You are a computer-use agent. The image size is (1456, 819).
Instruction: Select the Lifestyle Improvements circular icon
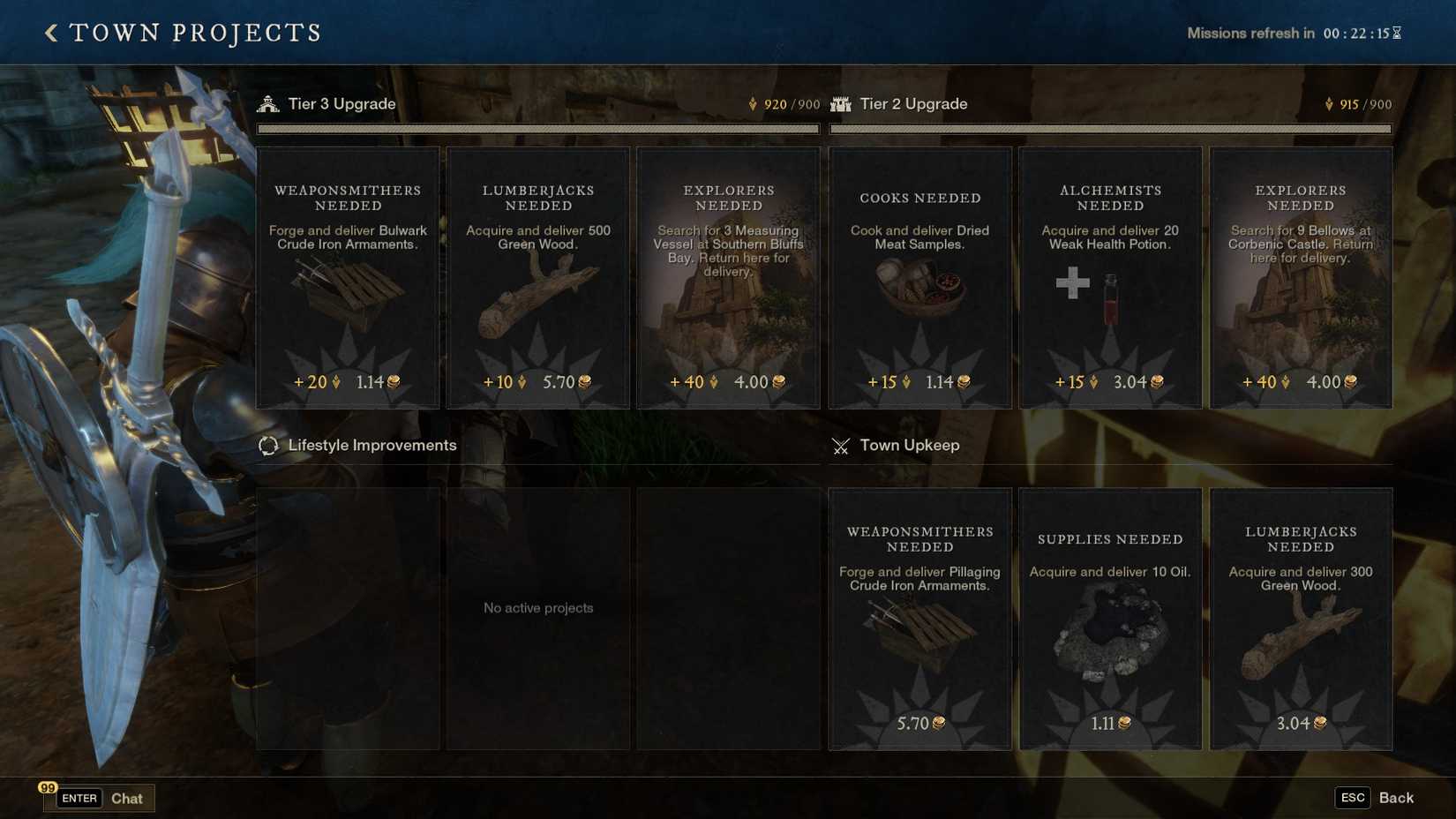(267, 446)
